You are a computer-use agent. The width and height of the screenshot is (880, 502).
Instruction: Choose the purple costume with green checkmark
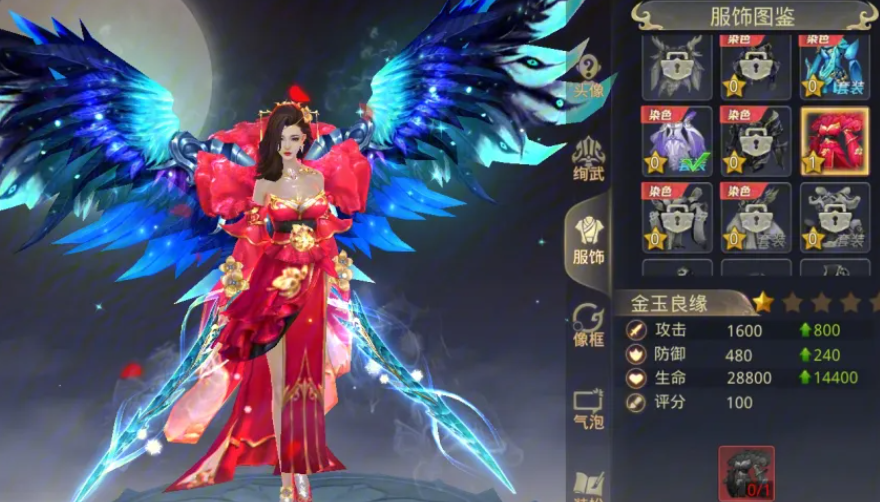(676, 141)
